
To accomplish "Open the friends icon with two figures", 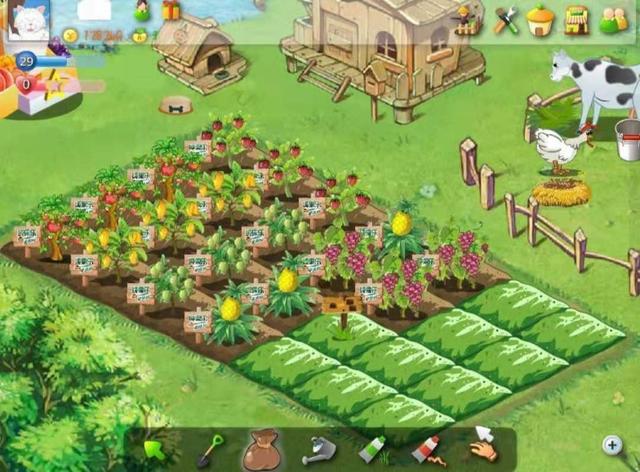I will (612, 19).
